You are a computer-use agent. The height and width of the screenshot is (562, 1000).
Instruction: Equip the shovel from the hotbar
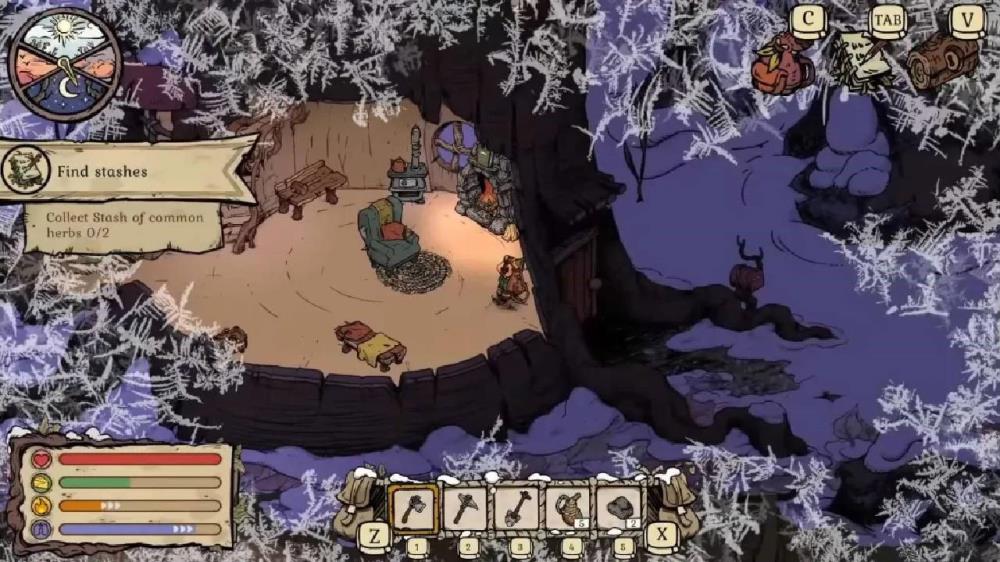[516, 508]
